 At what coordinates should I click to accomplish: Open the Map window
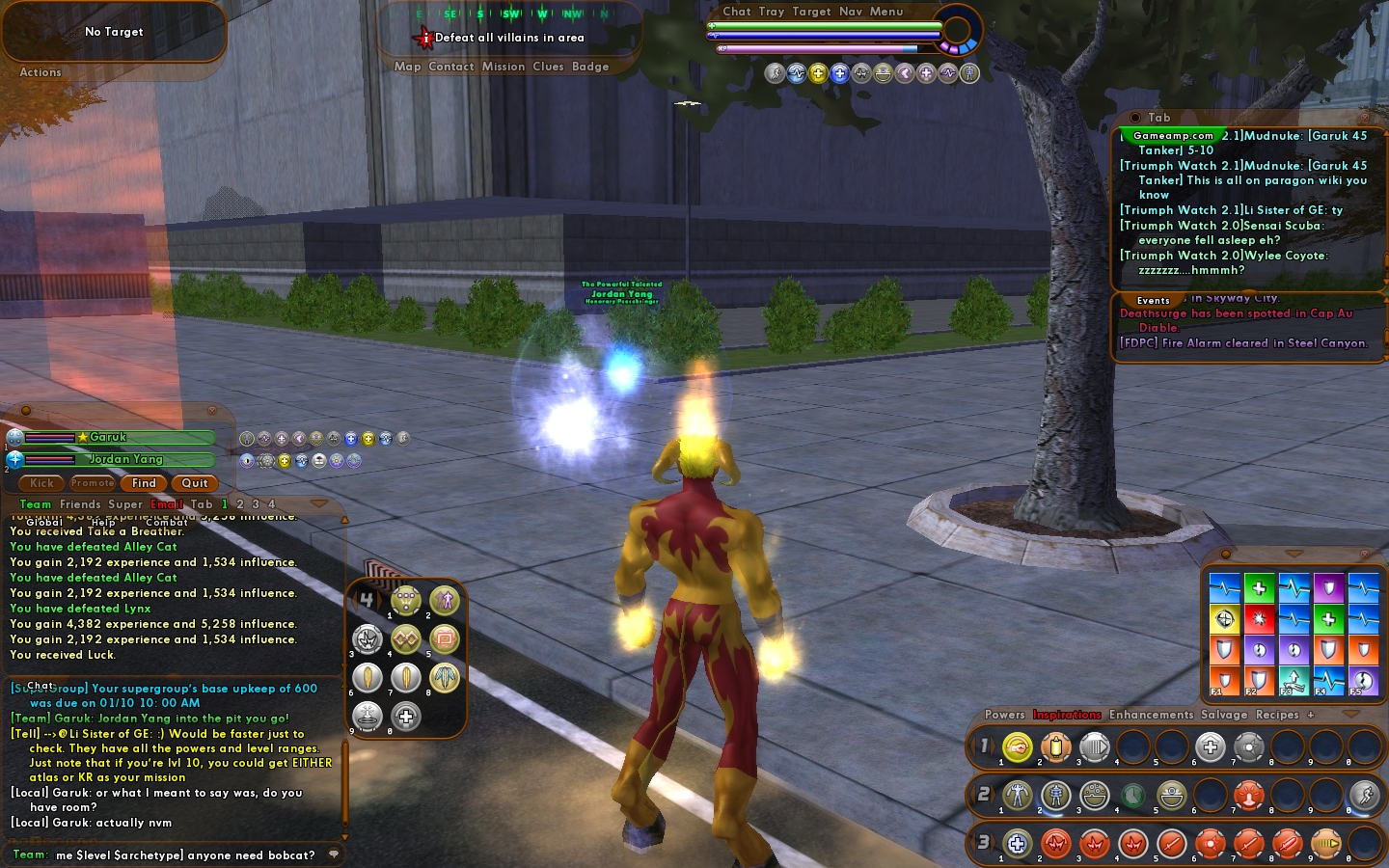pyautogui.click(x=407, y=67)
